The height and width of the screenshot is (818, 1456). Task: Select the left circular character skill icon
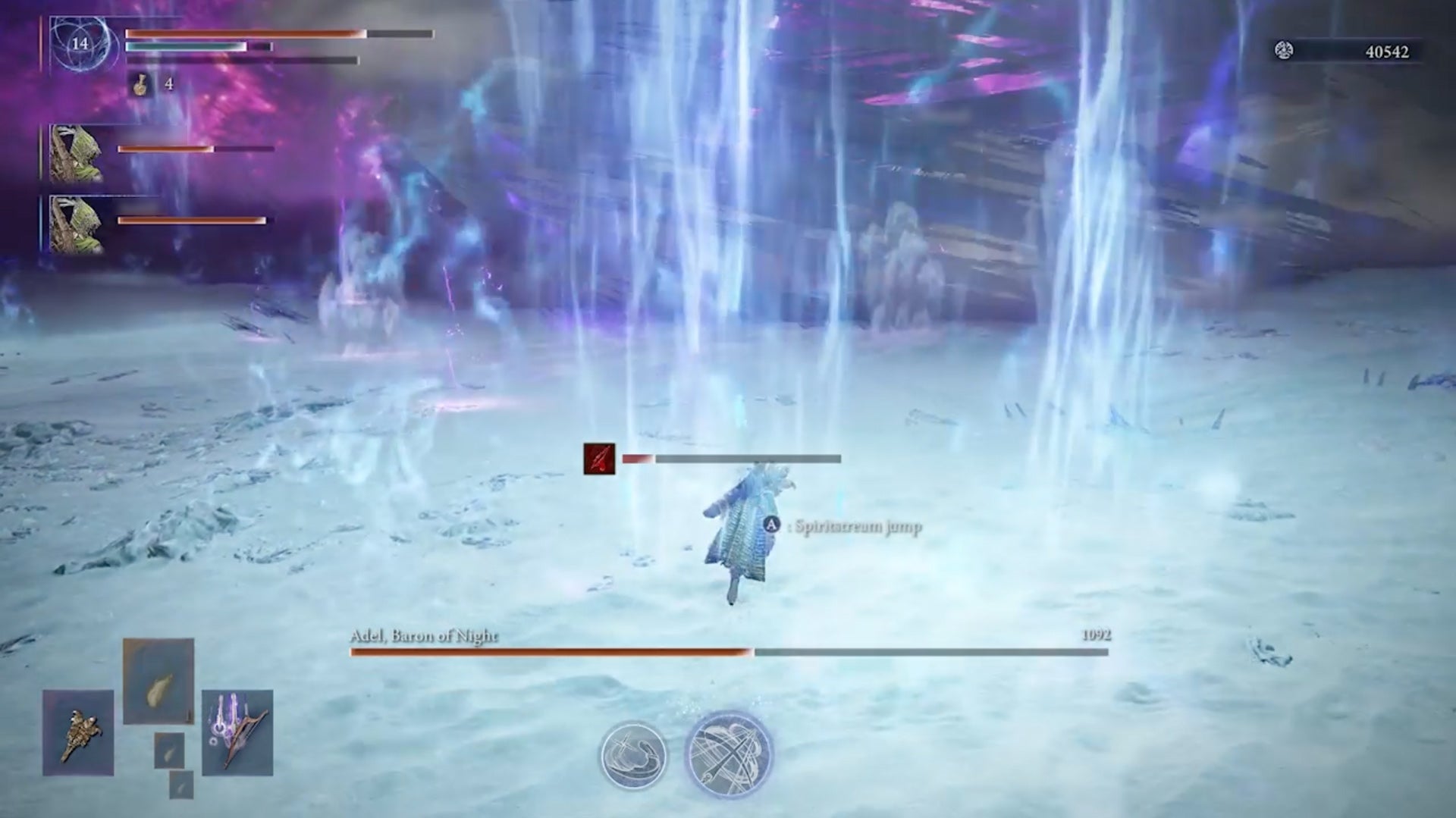point(633,755)
